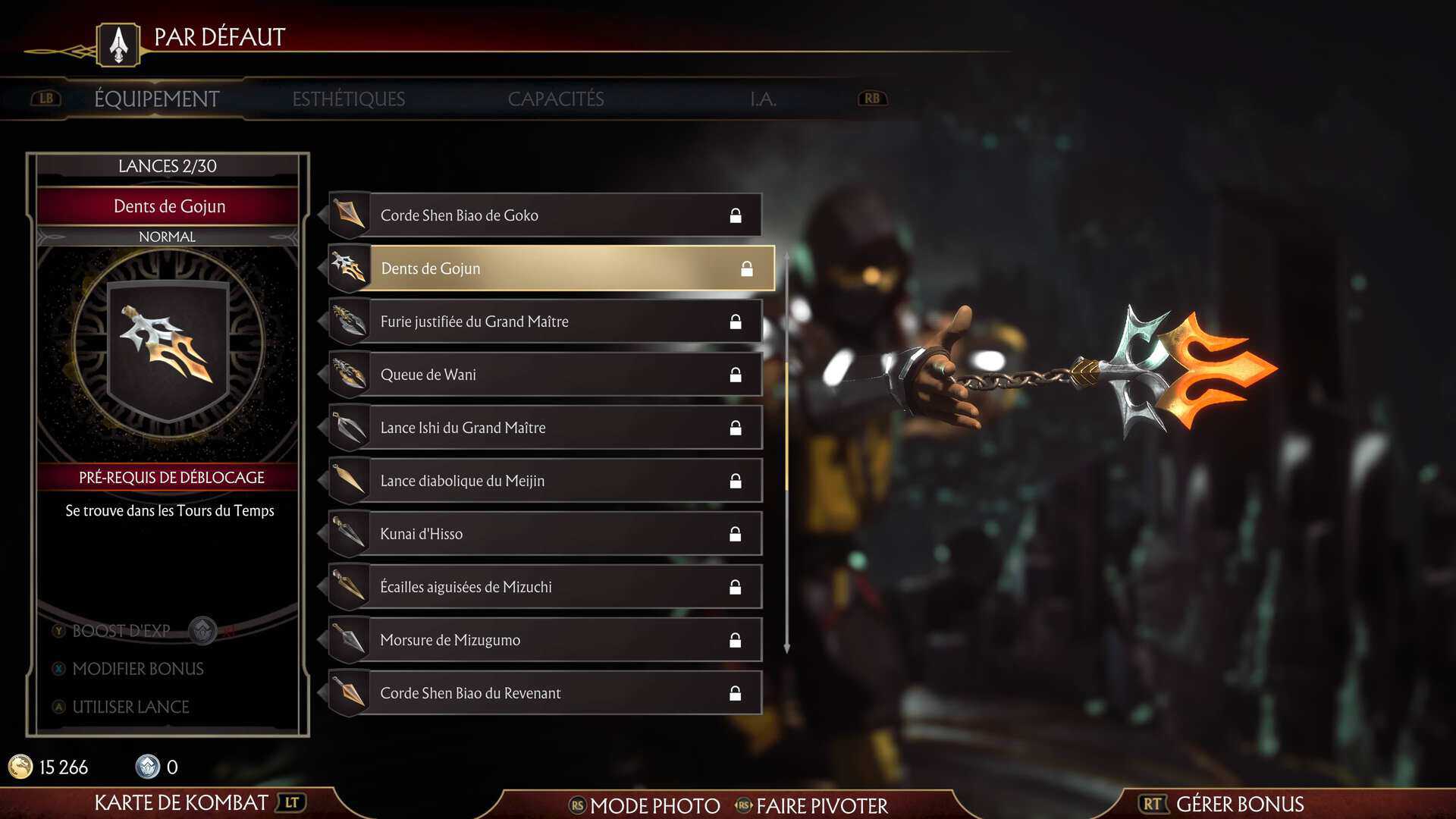The image size is (1456, 819).
Task: Select Écailles aiguisées de Mizuchi
Action: point(544,587)
